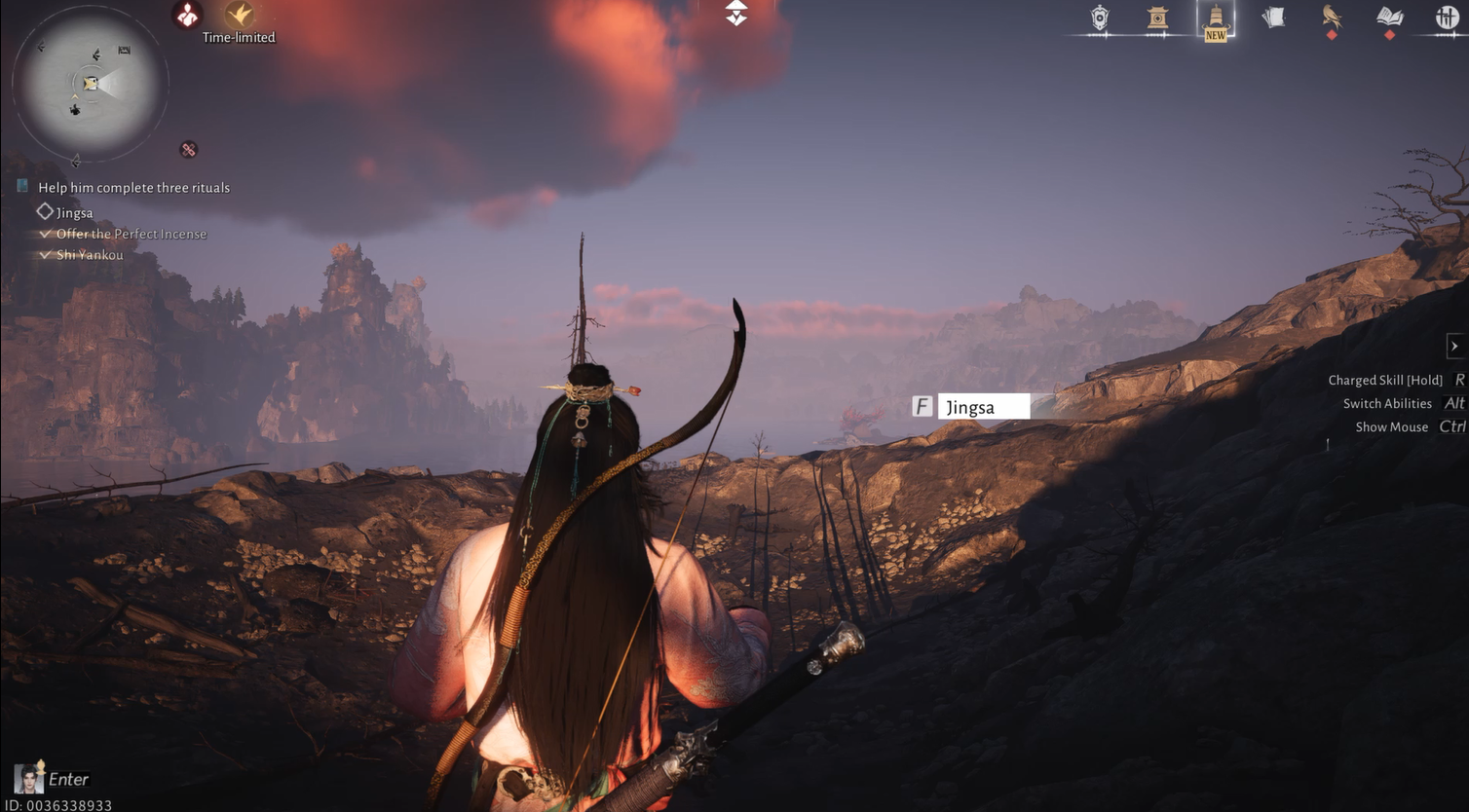Open the 'Help him complete three rituals' quest tracker
This screenshot has height=812, width=1469.
pos(133,188)
